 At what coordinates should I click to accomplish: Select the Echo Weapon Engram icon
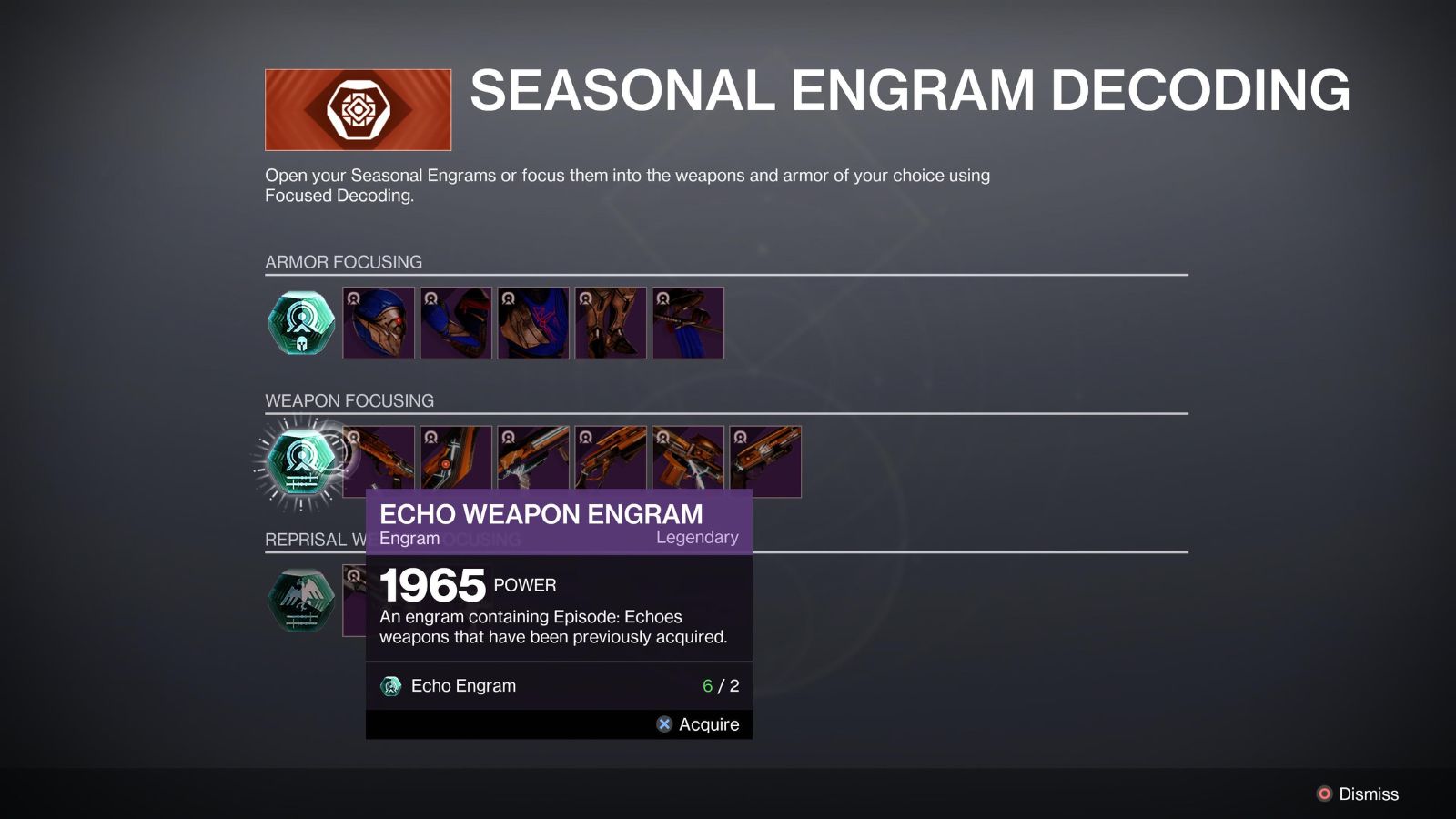coord(301,461)
